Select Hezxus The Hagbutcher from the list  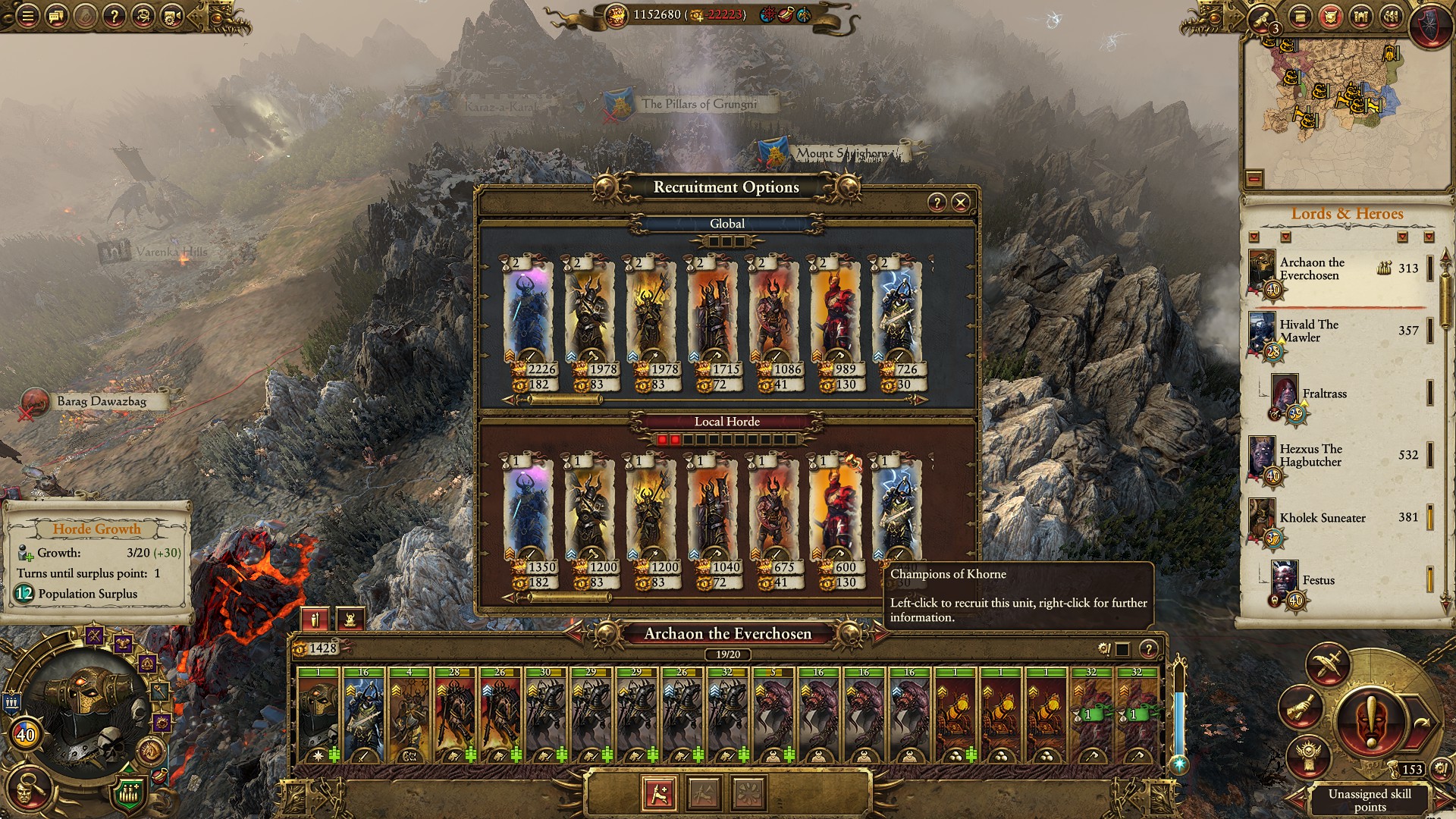(1310, 456)
